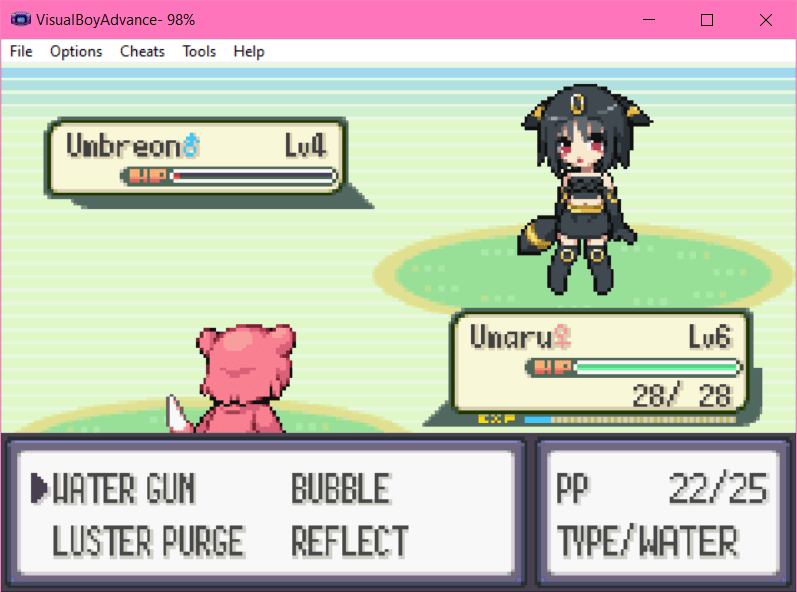Screen dimensions: 797x592
Task: Pick the Luster Purge move
Action: 148,541
